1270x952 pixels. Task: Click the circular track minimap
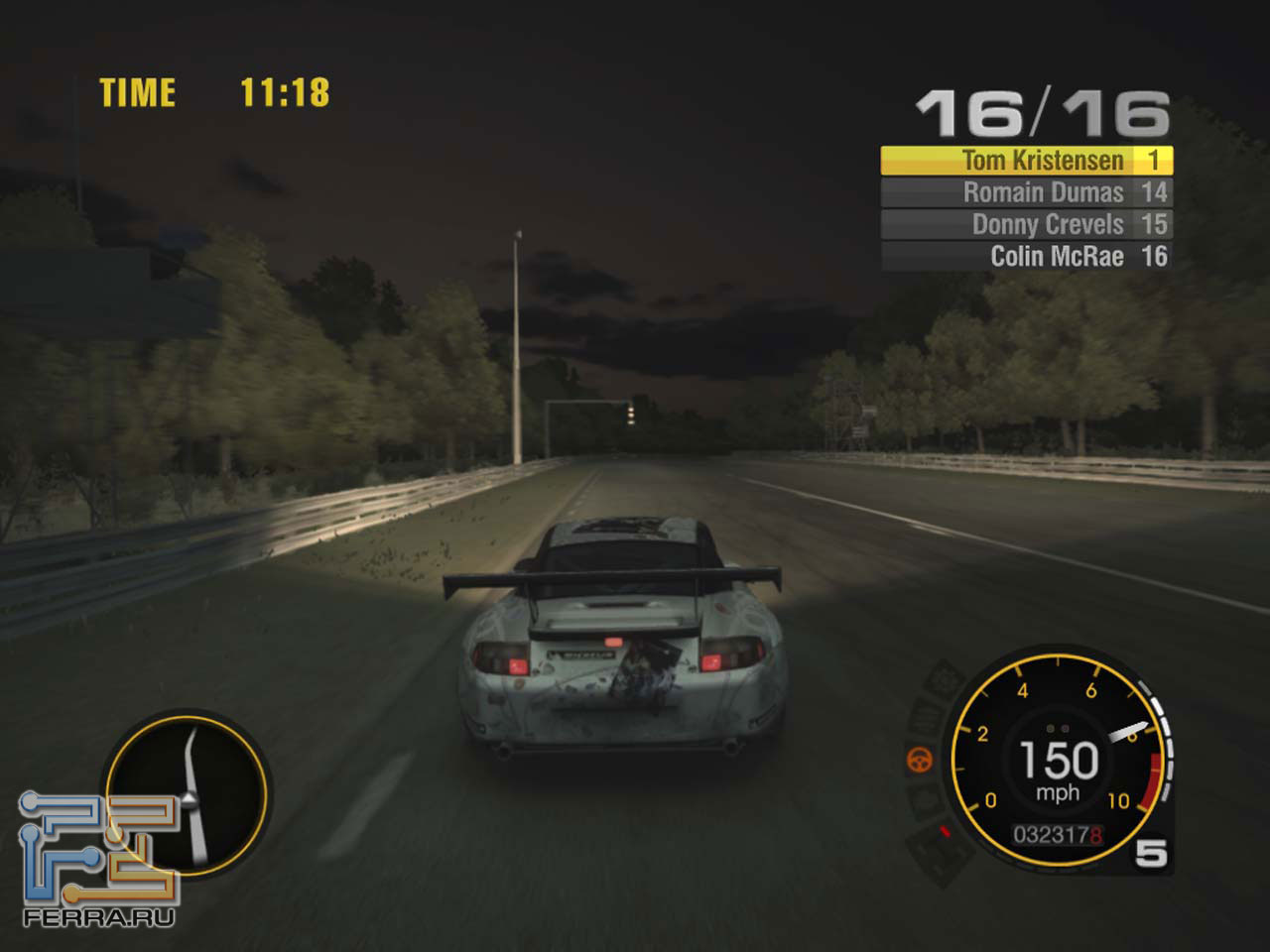(187, 792)
